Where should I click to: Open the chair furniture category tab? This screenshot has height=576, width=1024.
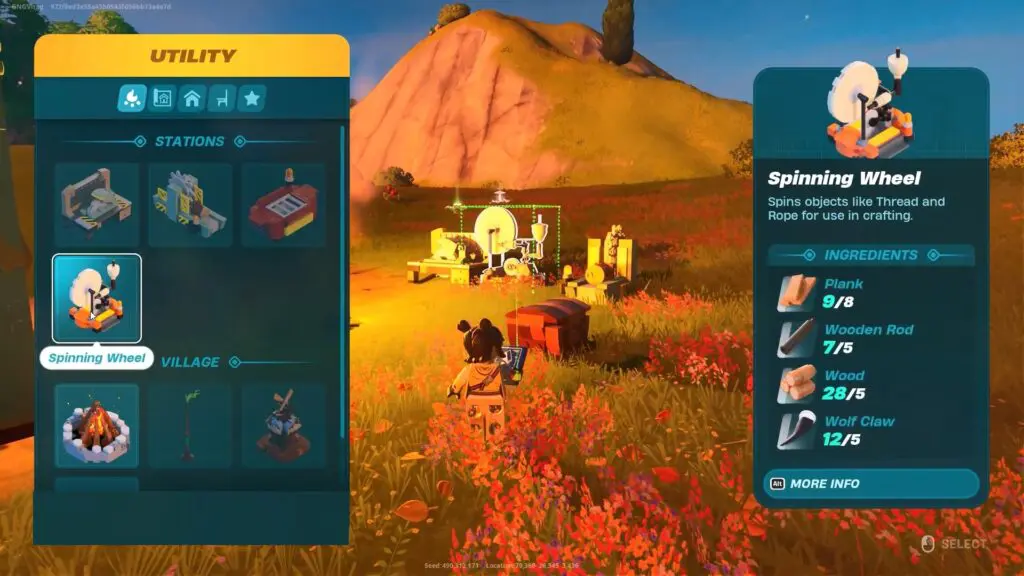tap(222, 98)
